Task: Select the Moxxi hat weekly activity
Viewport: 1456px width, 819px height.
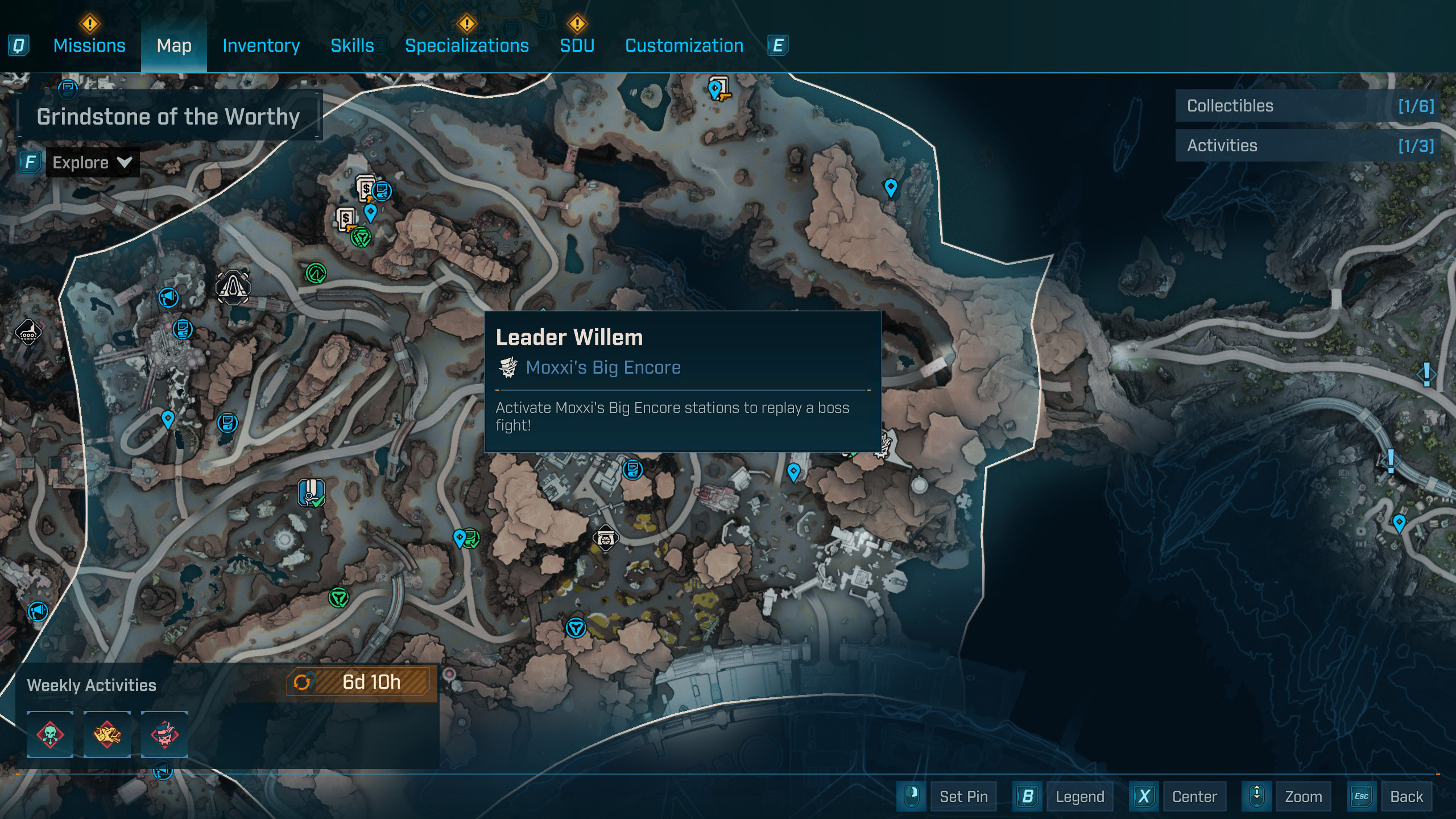Action: point(164,734)
